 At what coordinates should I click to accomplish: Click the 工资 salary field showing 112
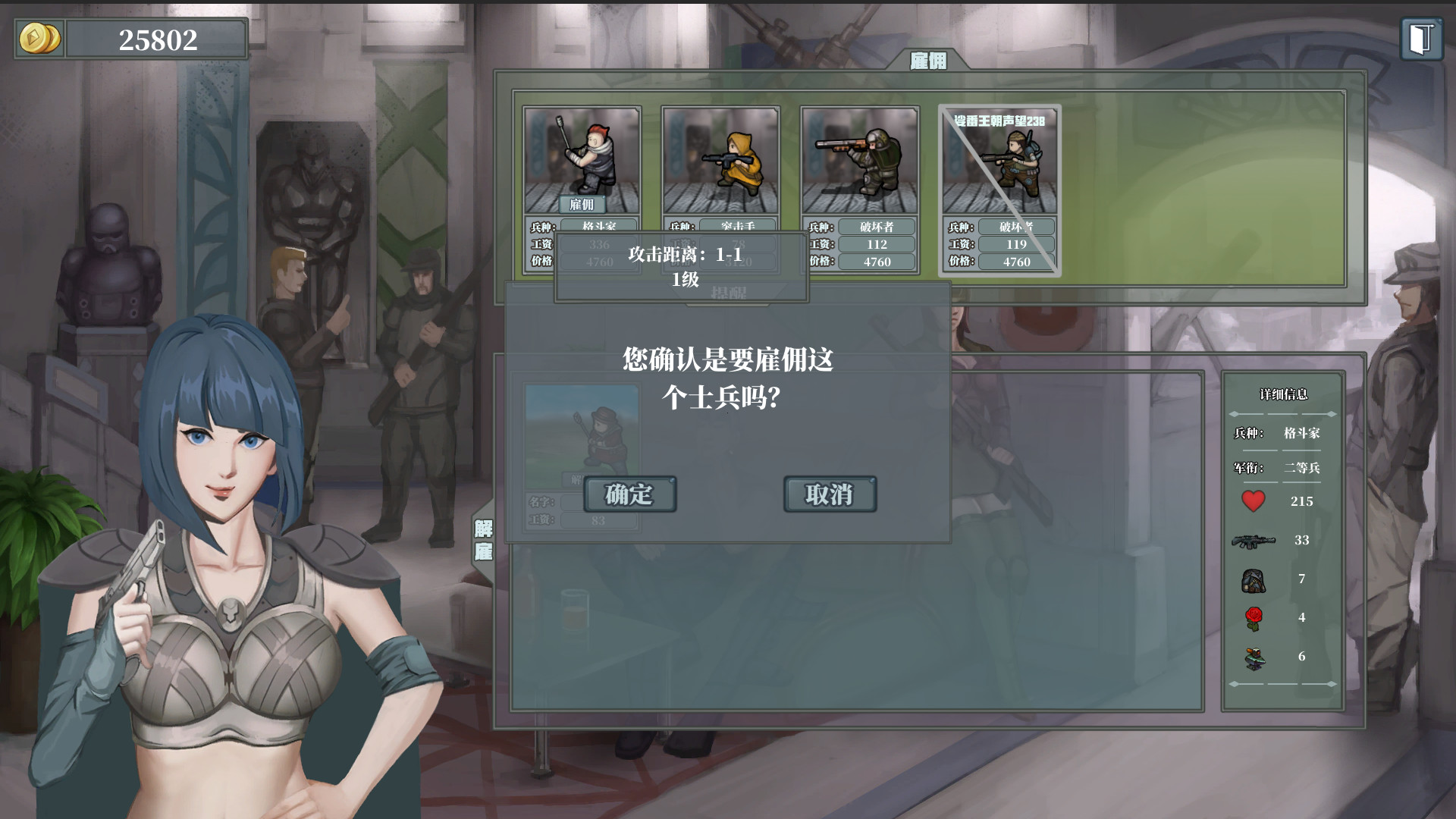pyautogui.click(x=877, y=243)
